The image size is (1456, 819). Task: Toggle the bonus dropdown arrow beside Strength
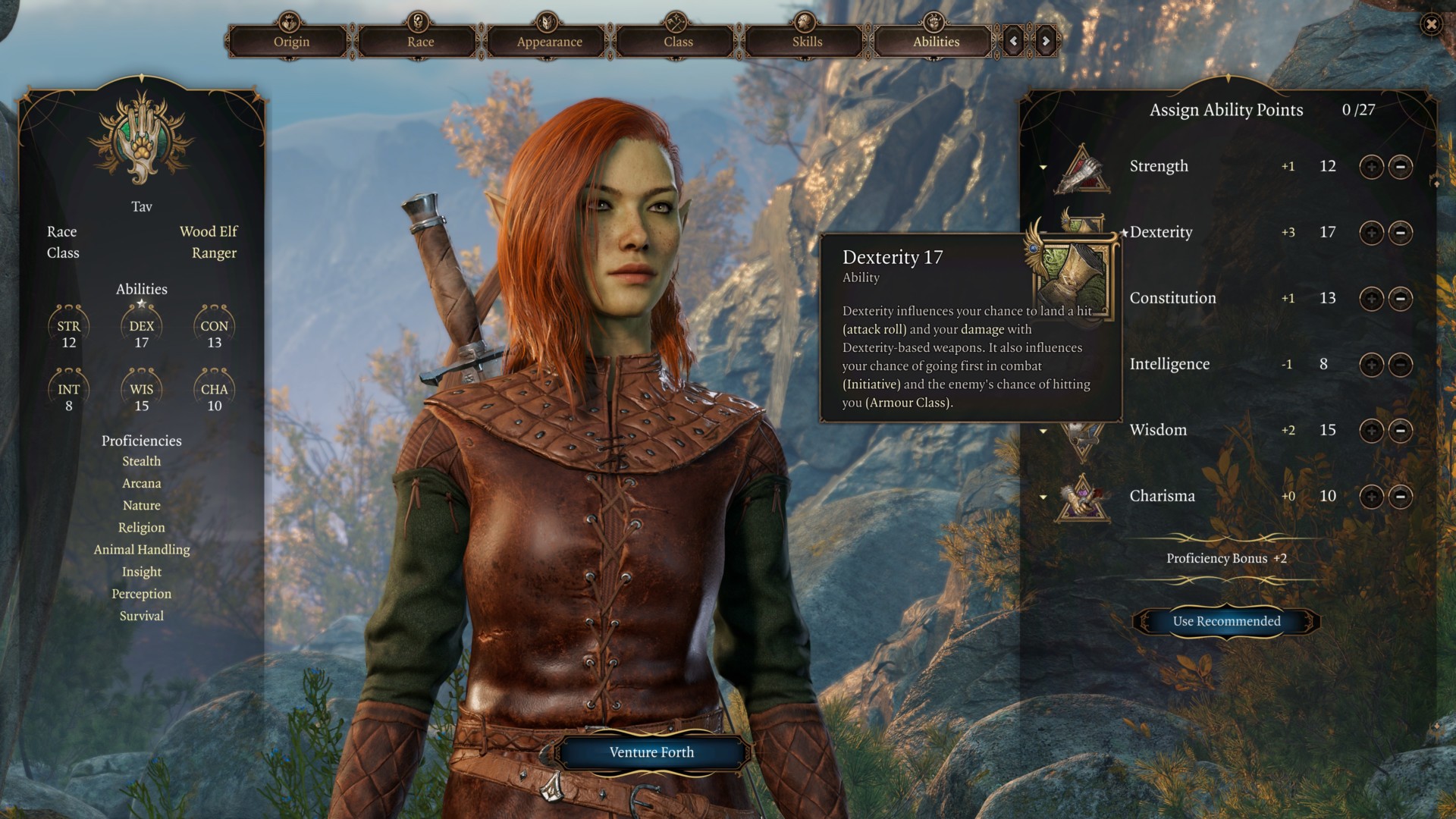[1043, 167]
